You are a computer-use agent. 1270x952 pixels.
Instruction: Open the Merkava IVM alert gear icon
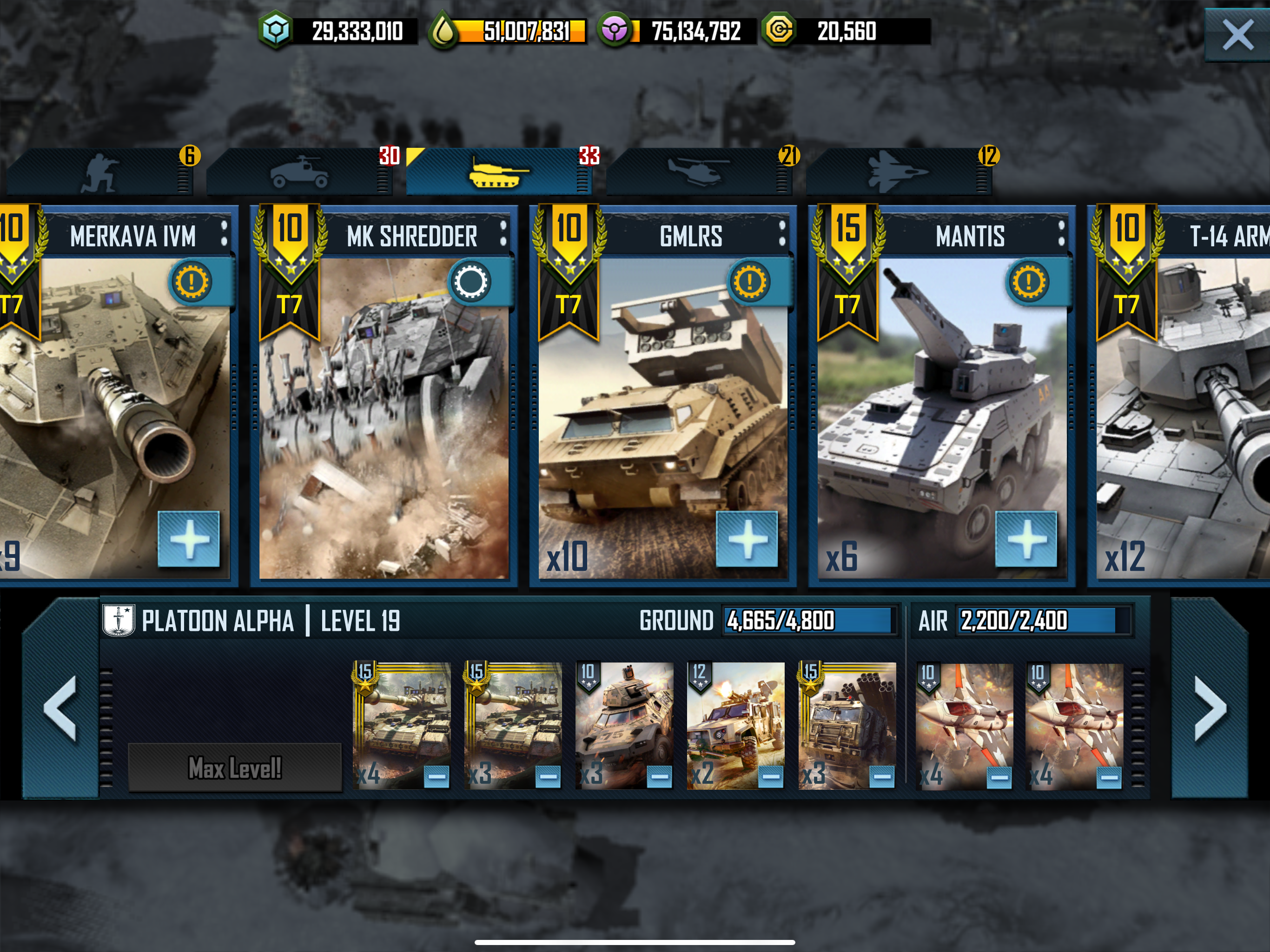(x=192, y=282)
